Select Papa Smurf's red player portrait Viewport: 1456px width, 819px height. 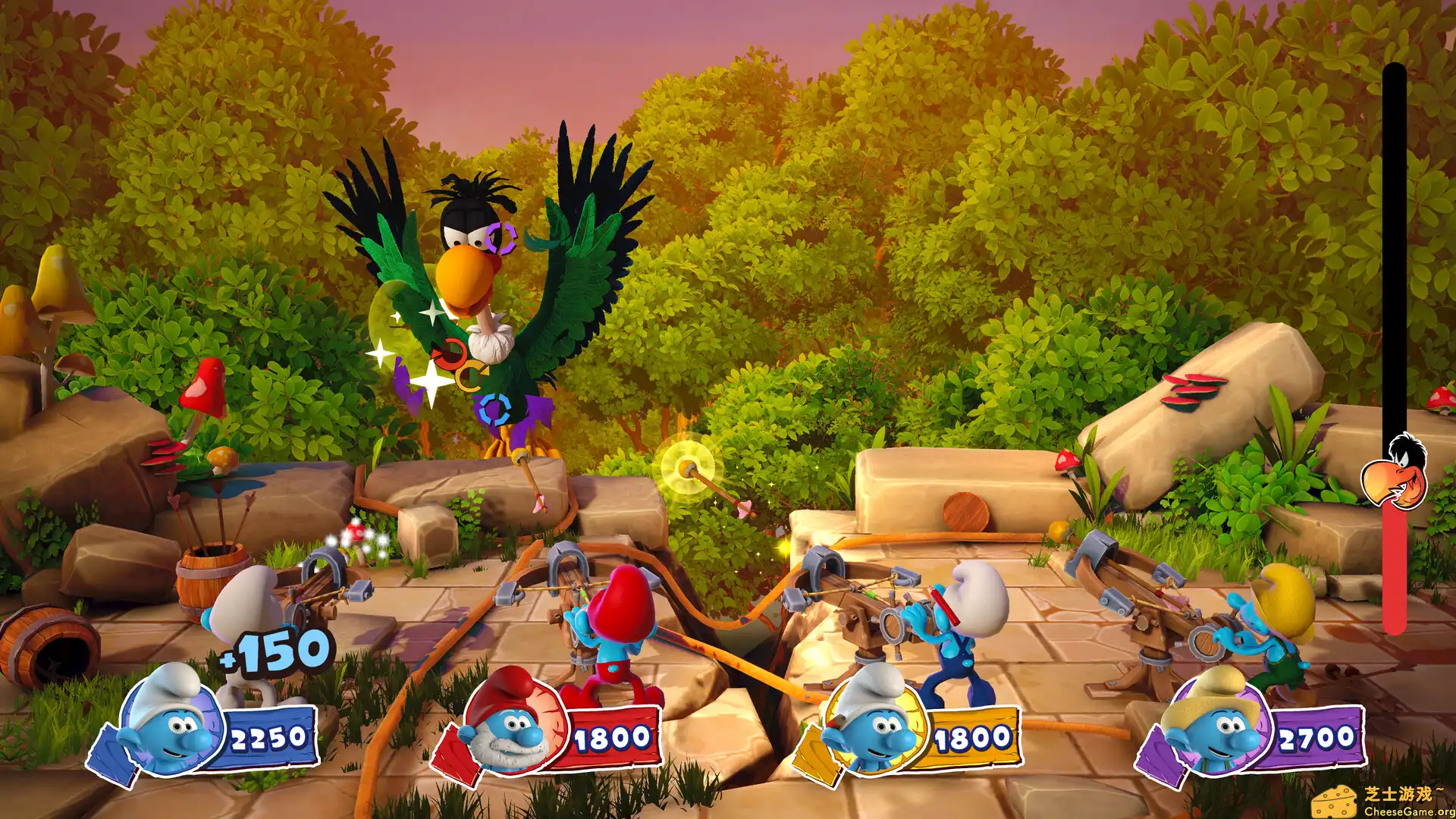pos(513,722)
